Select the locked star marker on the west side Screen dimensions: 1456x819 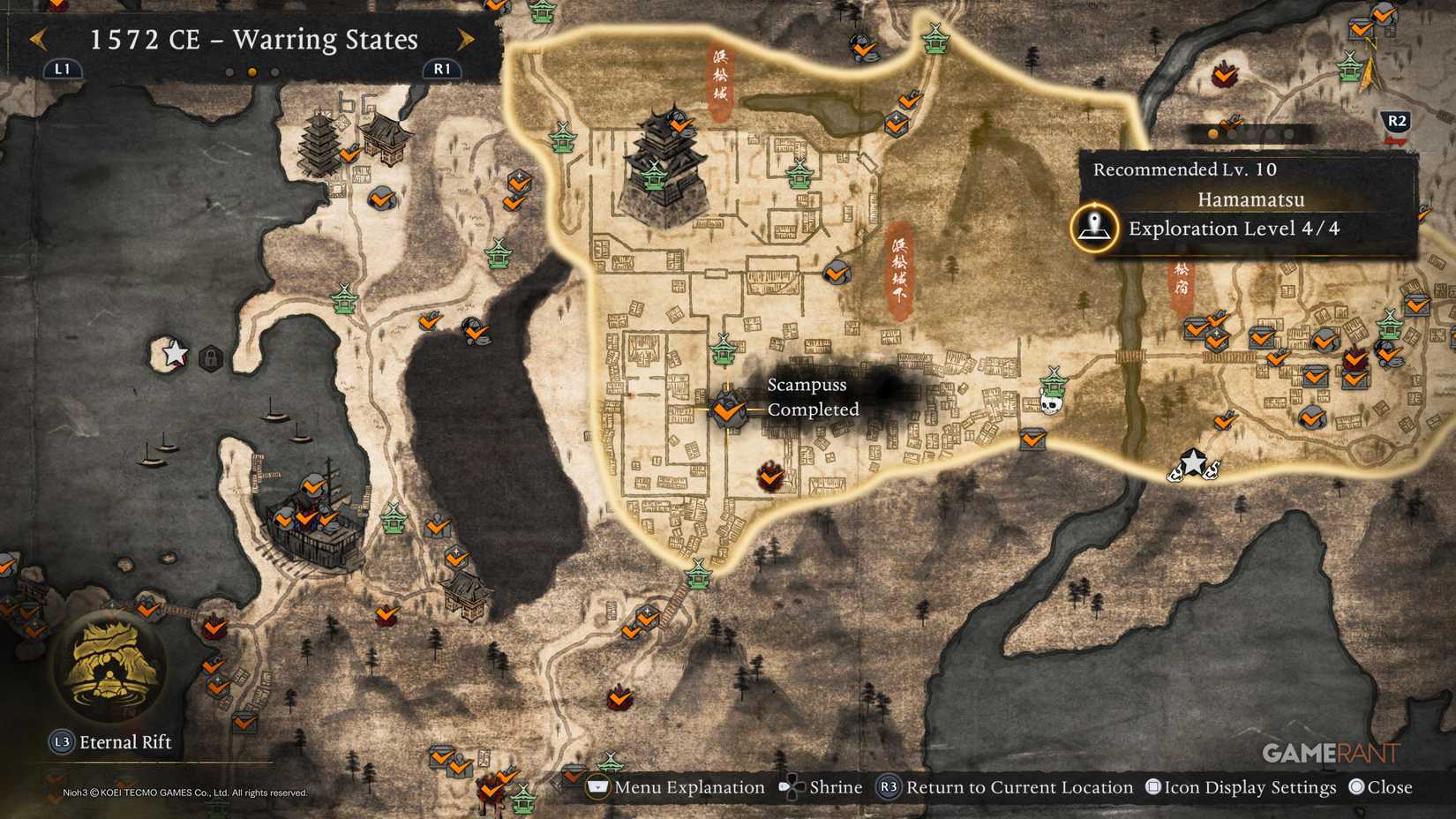point(176,353)
